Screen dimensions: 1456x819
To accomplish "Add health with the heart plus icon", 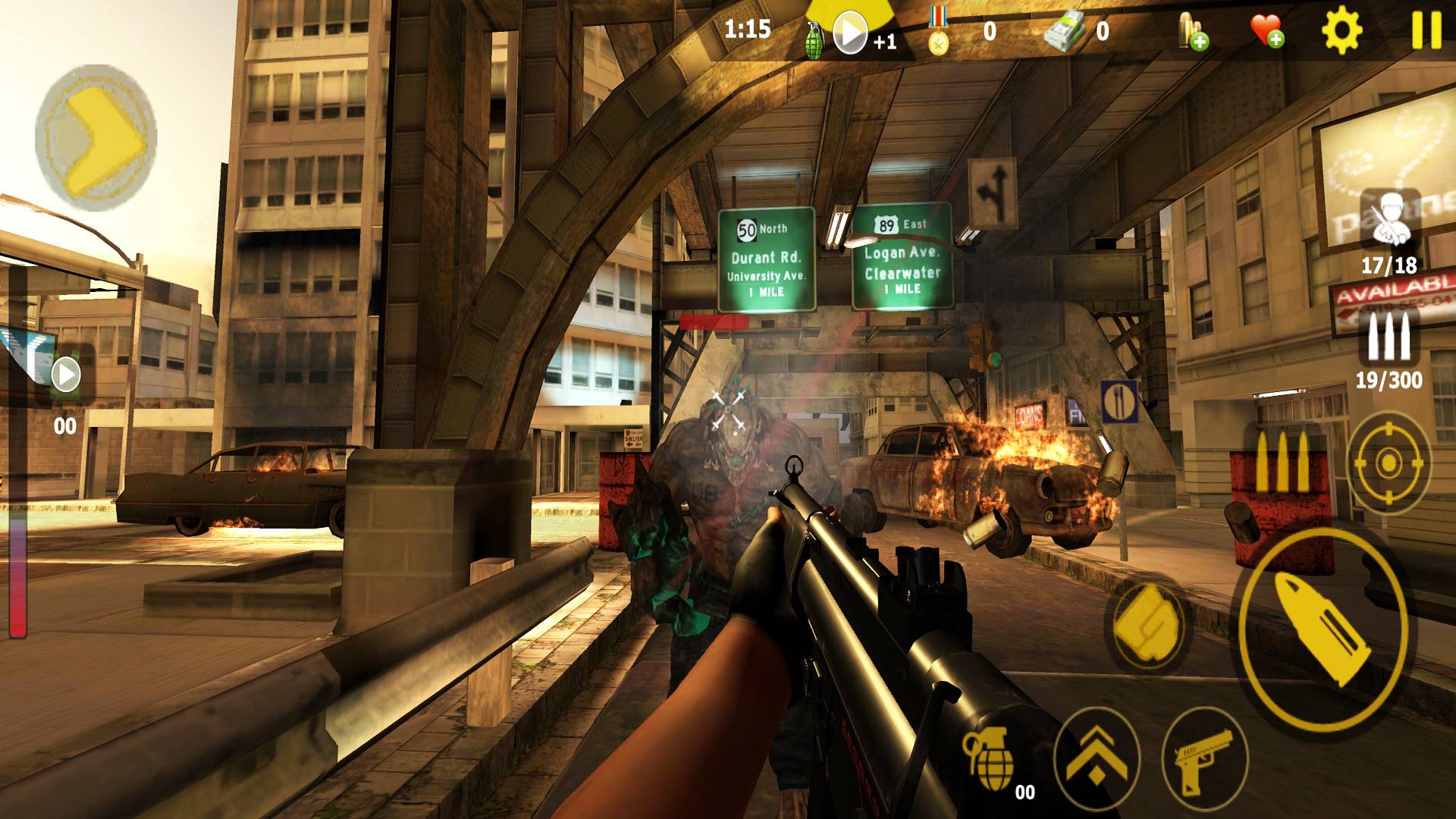I will tap(1266, 32).
